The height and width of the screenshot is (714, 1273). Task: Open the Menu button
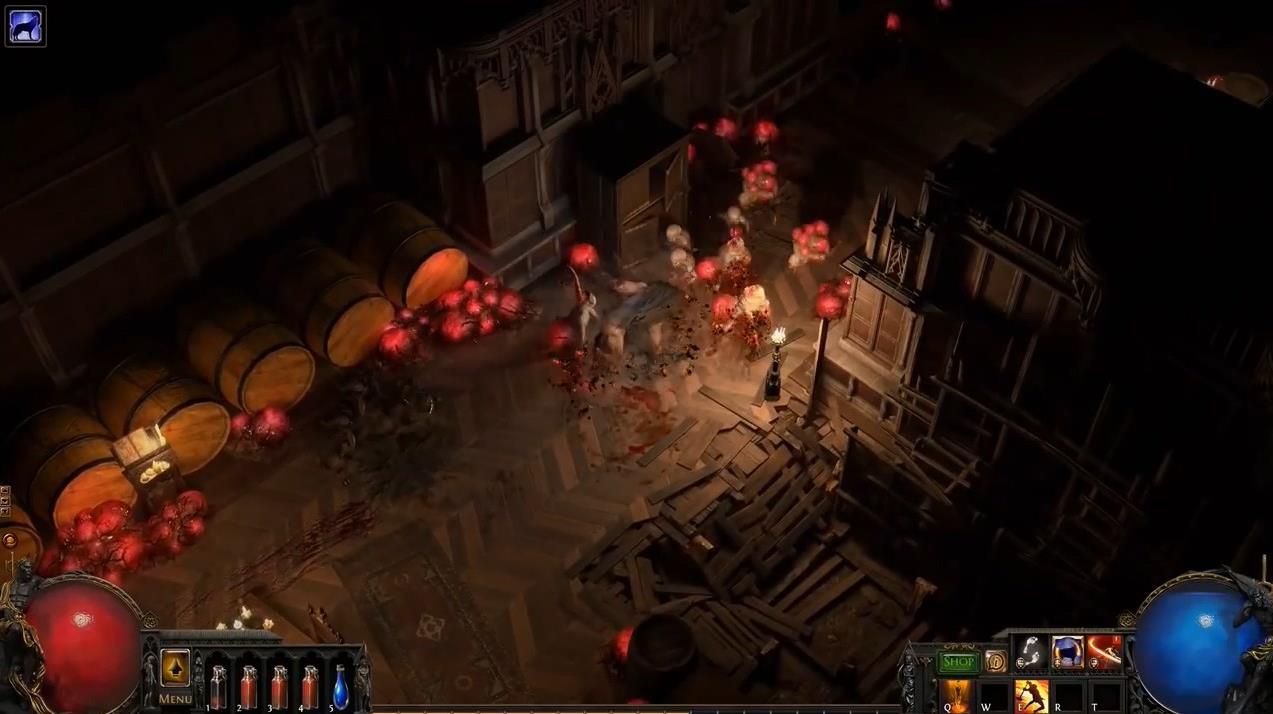[175, 699]
